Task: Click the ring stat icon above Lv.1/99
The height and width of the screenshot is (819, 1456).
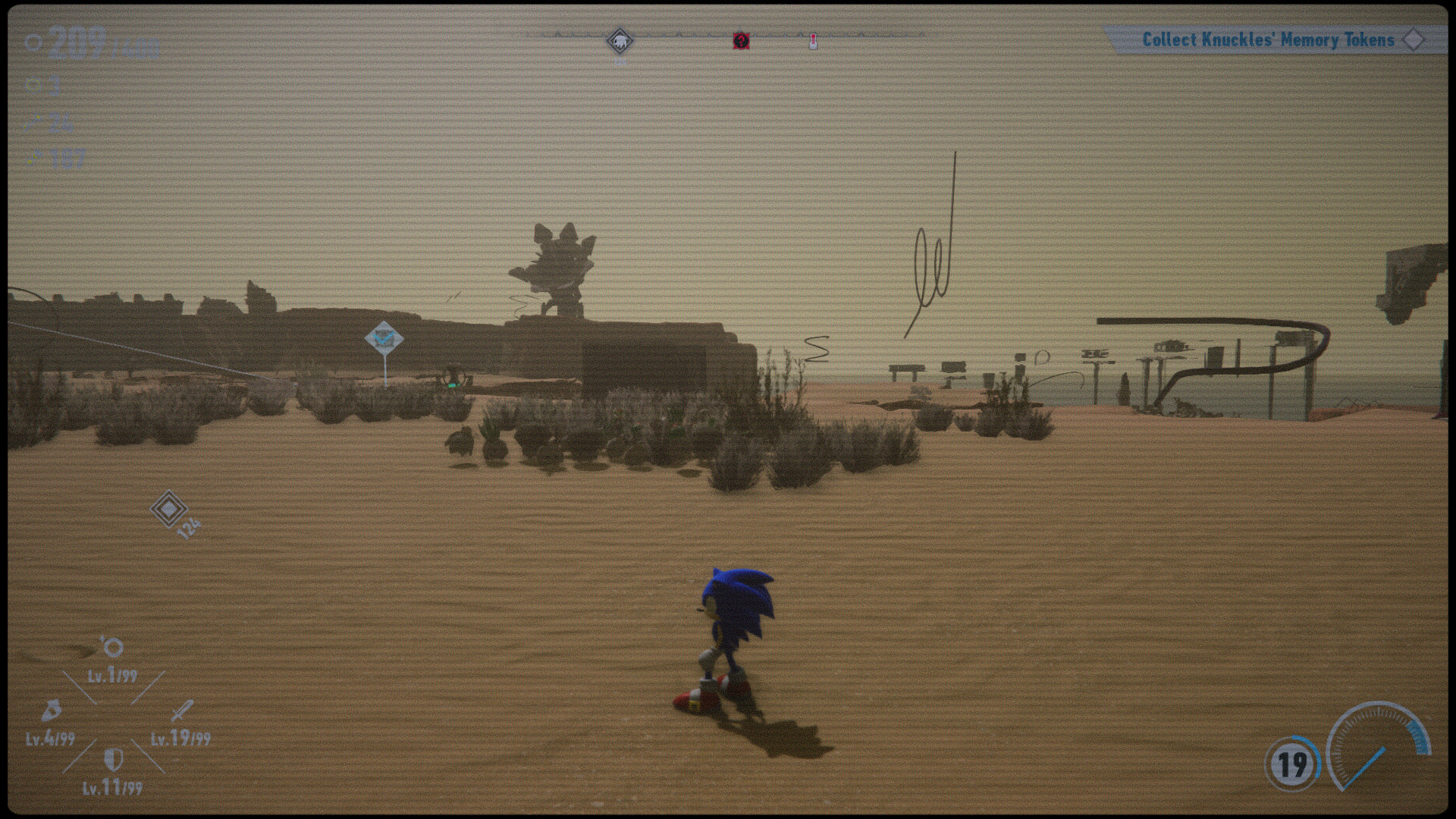Action: tap(114, 648)
